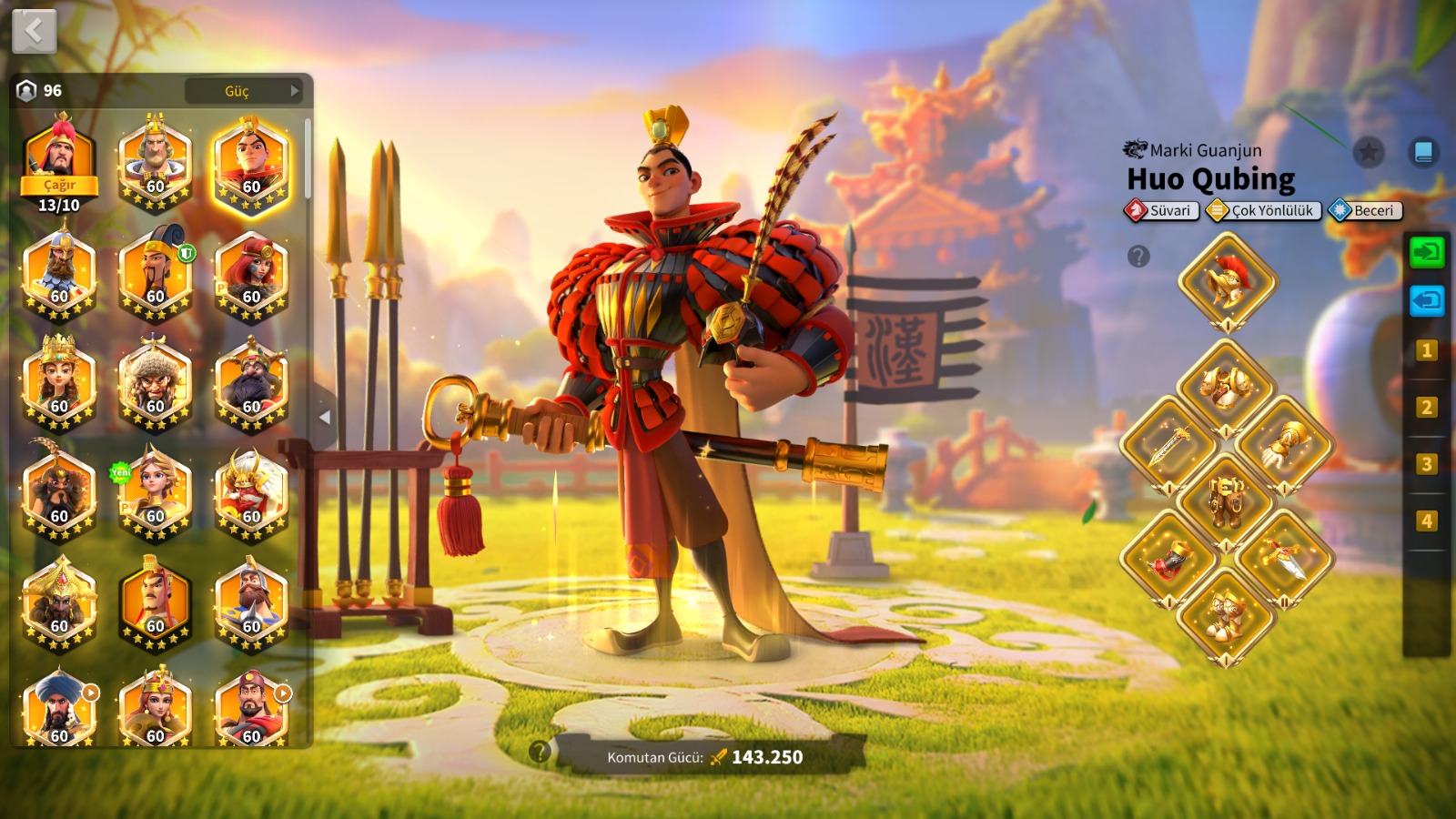Viewport: 1456px width, 819px height.
Task: Select the golden boots equipment slot
Action: coord(1227,616)
